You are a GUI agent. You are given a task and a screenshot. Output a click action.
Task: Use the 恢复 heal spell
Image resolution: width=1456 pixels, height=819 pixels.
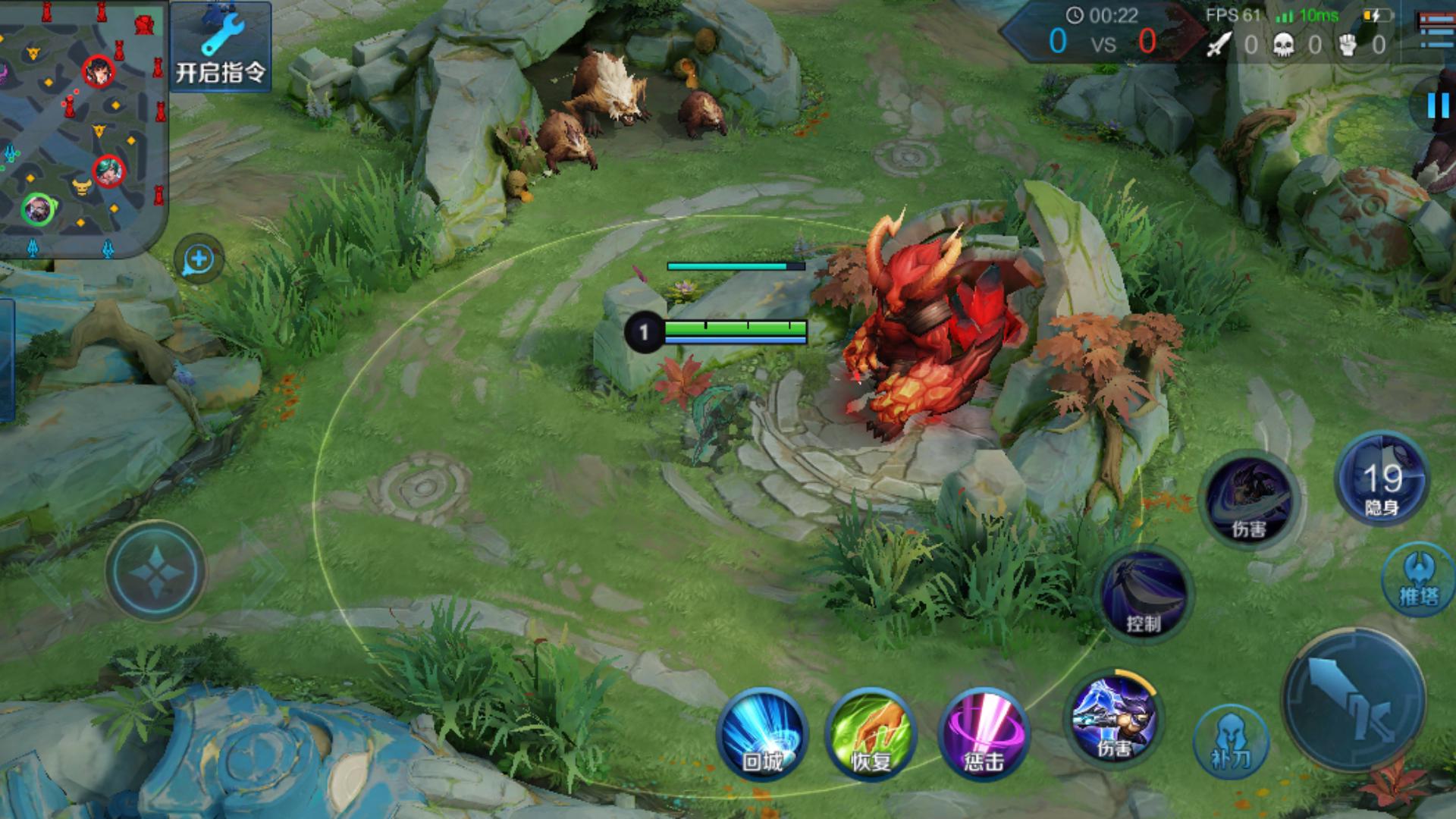871,734
